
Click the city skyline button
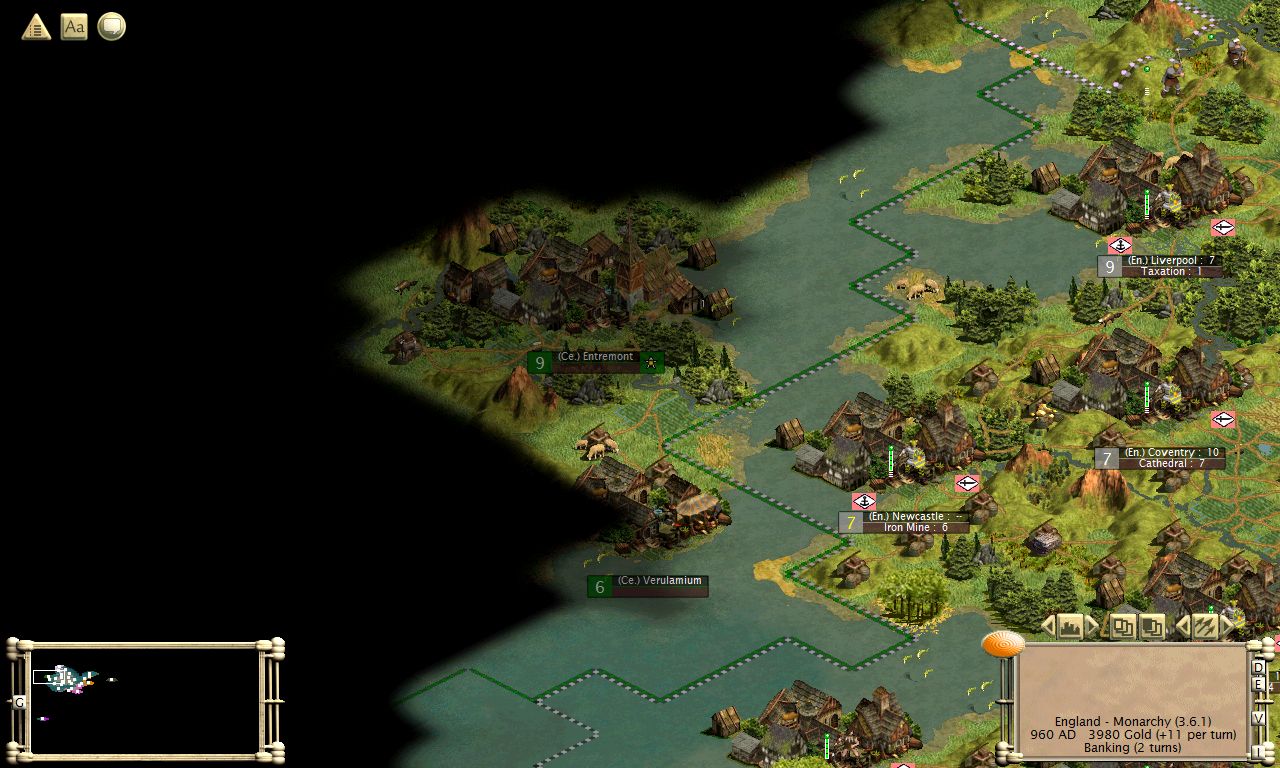point(1070,627)
